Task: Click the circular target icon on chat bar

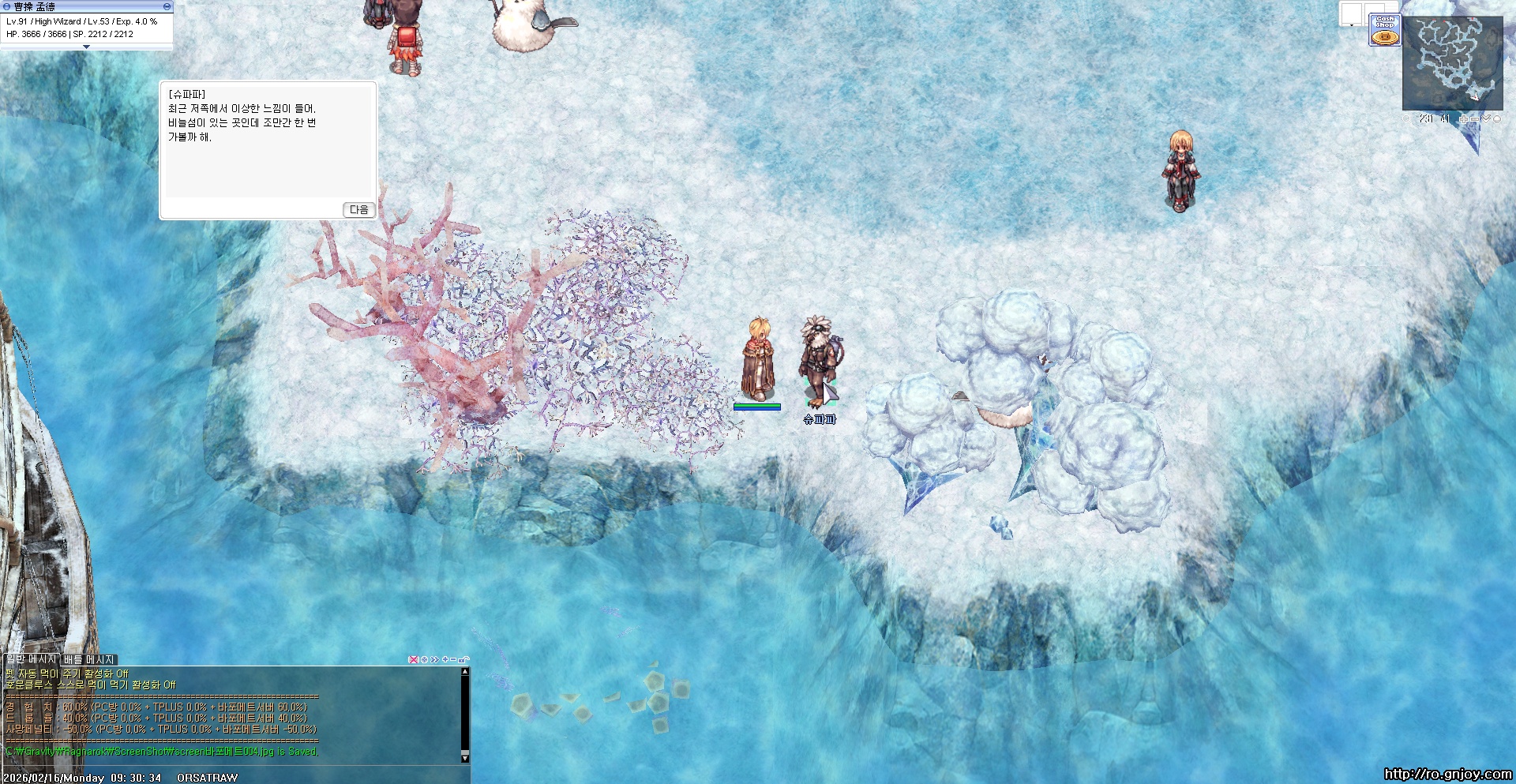Action: 424,659
